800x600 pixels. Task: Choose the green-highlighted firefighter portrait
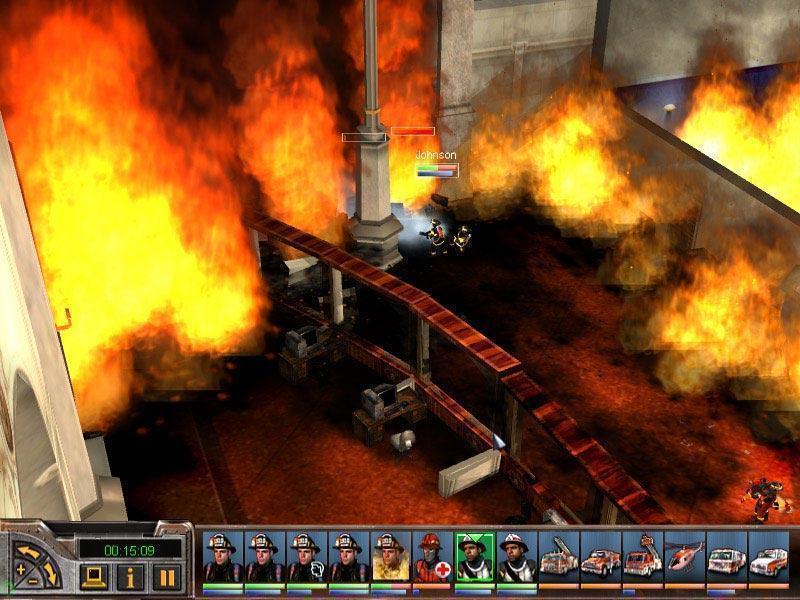coord(473,557)
